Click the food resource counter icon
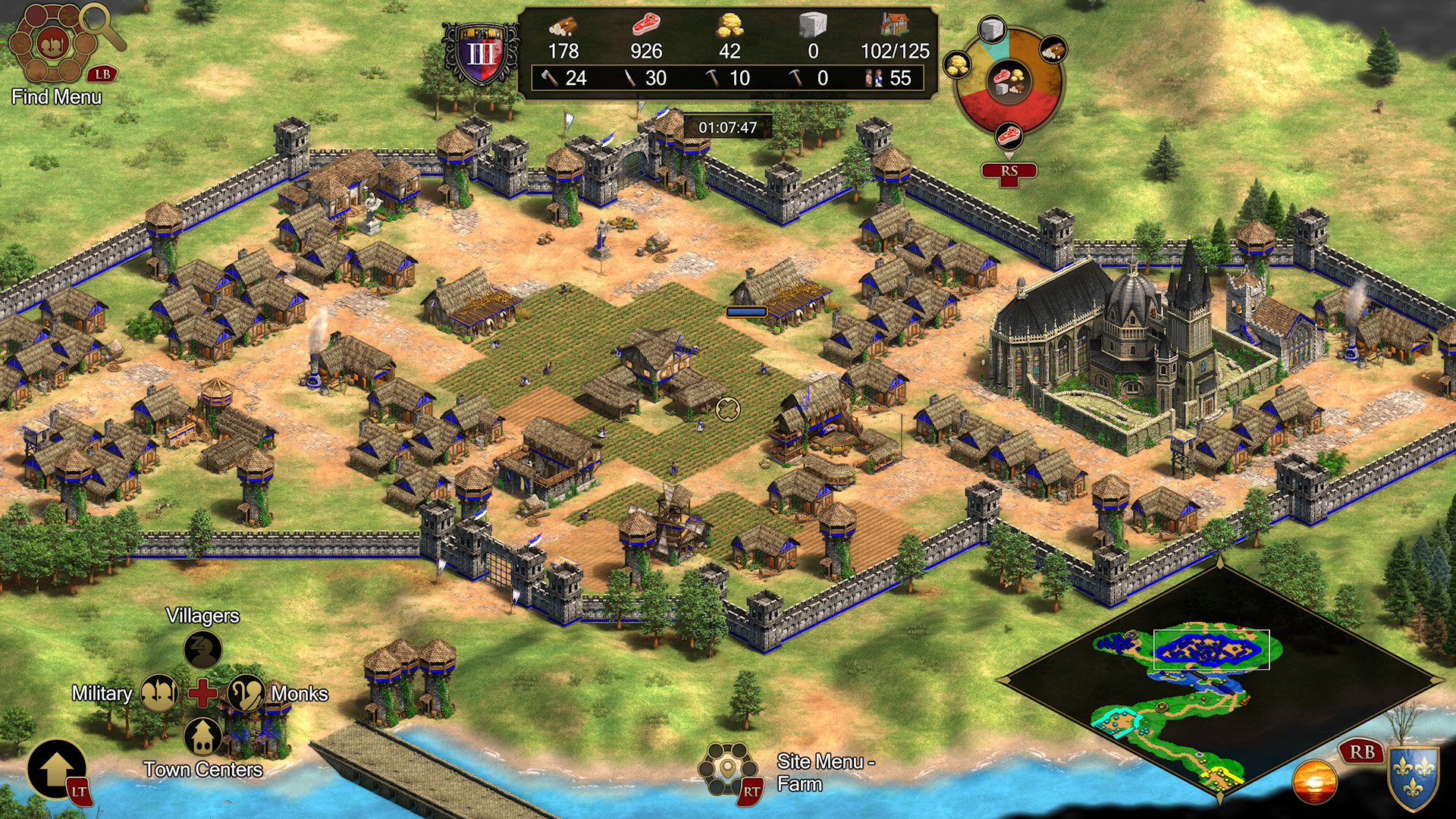1456x819 pixels. (646, 26)
